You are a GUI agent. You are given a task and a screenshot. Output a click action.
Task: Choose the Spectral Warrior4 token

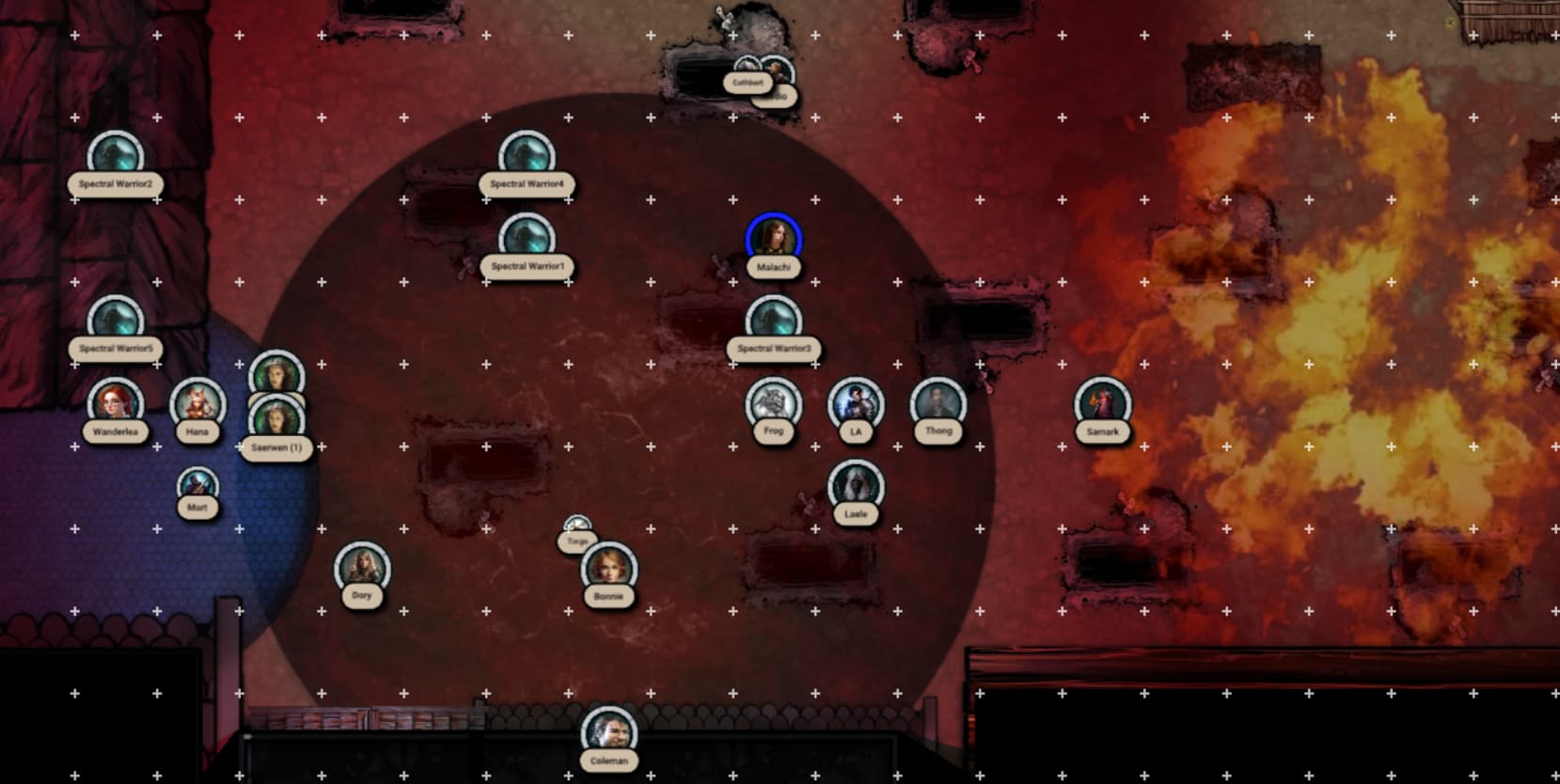coord(527,157)
